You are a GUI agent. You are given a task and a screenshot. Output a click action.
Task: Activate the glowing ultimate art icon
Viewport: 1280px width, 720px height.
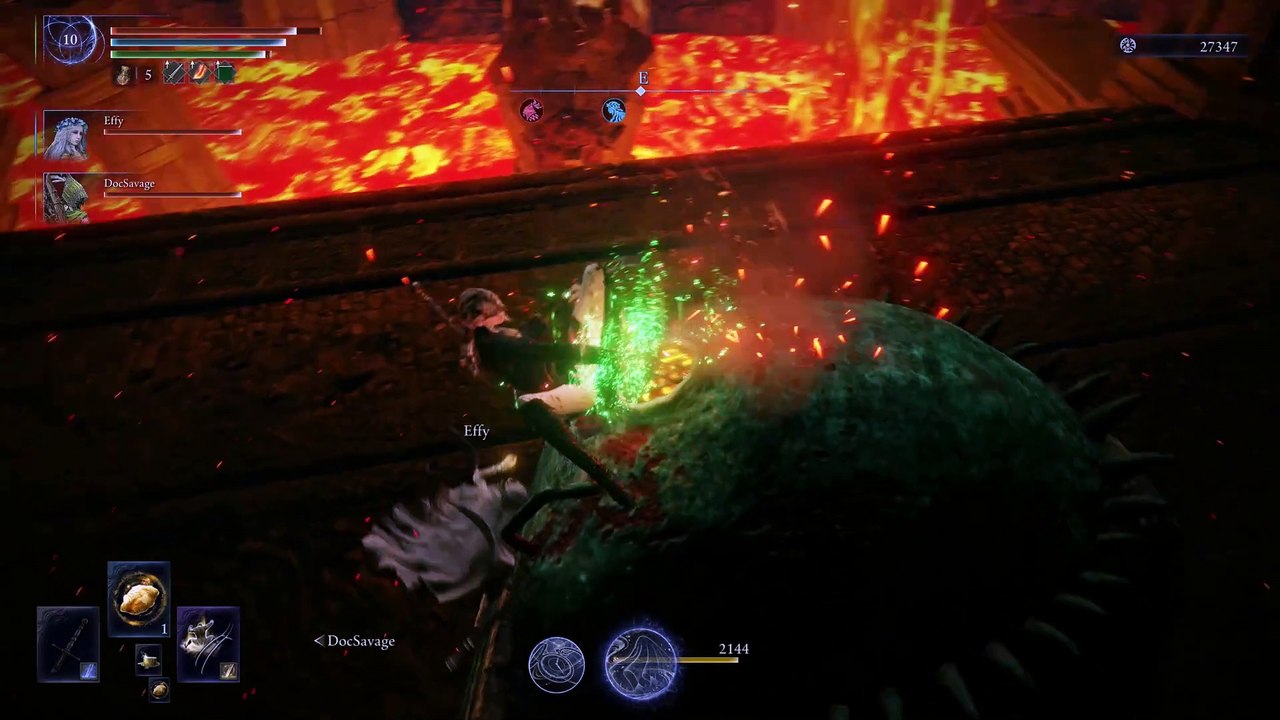(x=641, y=663)
